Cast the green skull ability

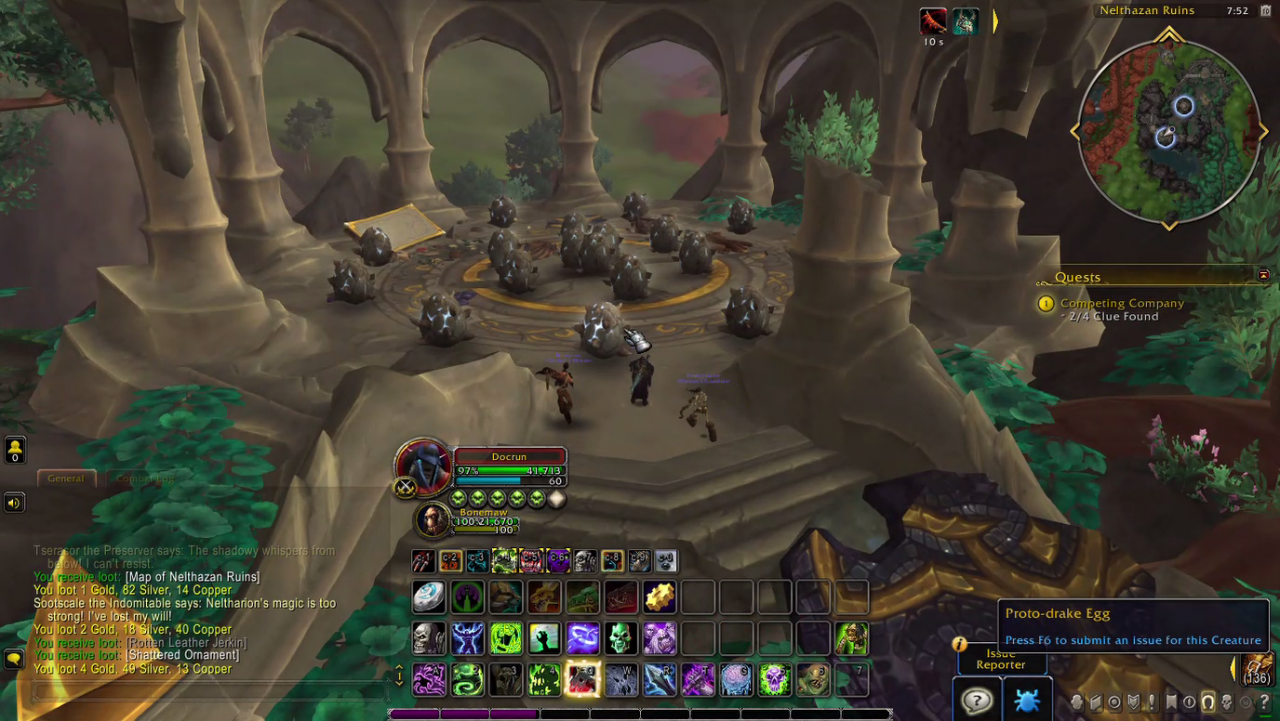621,638
